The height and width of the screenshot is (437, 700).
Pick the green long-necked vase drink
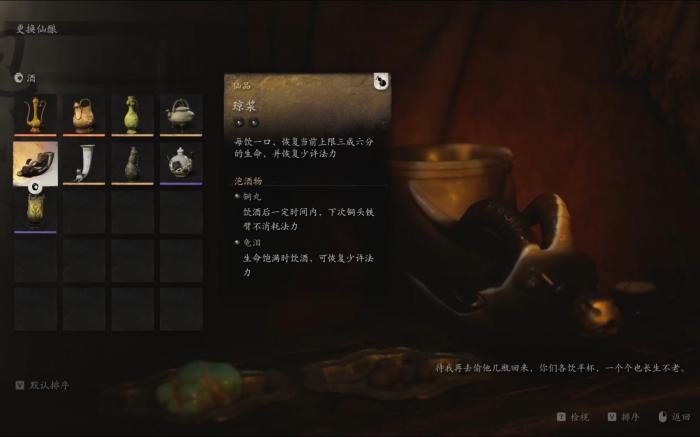click(x=132, y=115)
